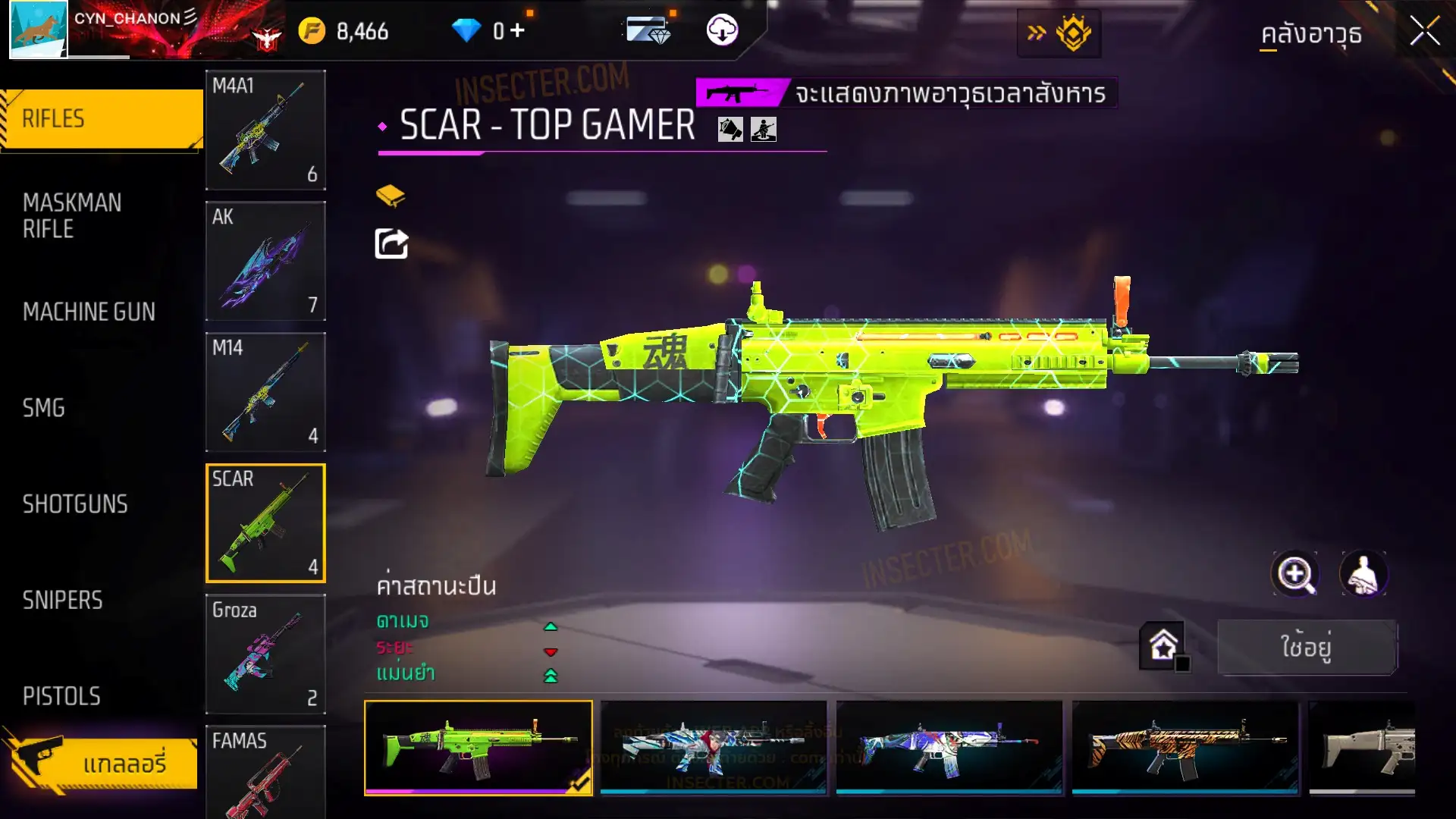Close the weapon vault screen
Image resolution: width=1456 pixels, height=819 pixels.
1424,32
